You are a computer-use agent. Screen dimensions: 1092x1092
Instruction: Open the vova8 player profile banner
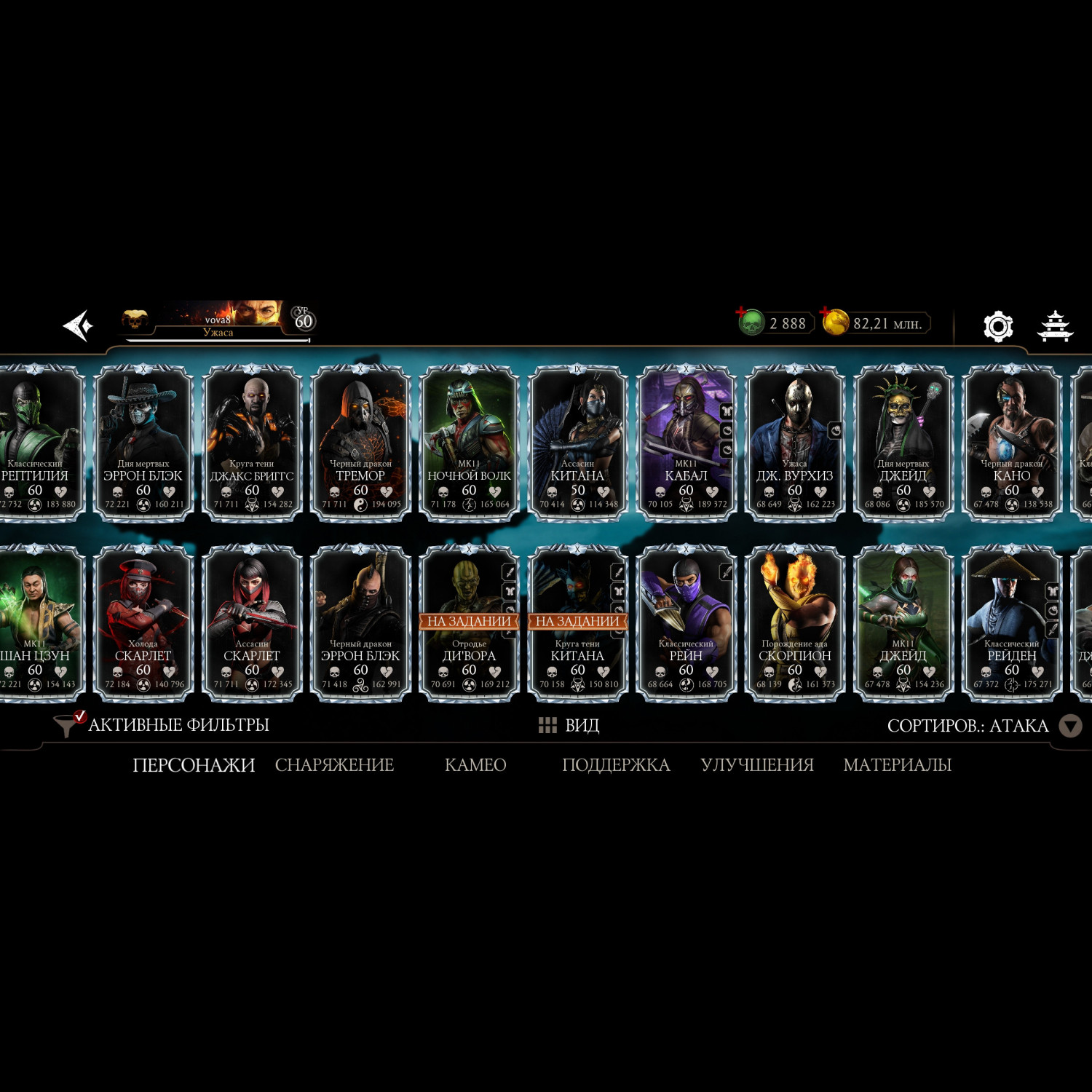[218, 321]
